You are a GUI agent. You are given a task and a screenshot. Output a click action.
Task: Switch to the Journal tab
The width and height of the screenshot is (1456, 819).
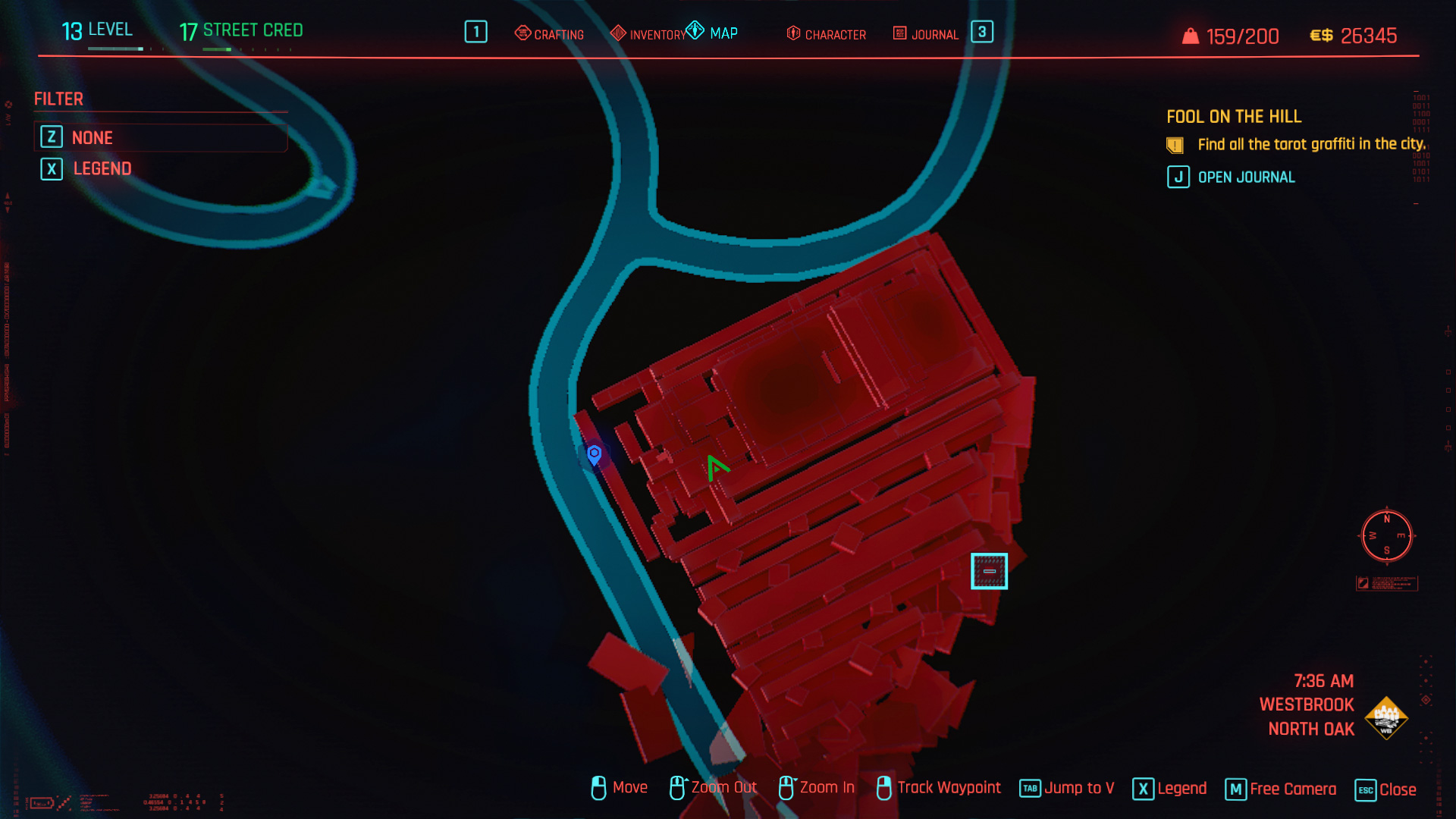click(926, 34)
